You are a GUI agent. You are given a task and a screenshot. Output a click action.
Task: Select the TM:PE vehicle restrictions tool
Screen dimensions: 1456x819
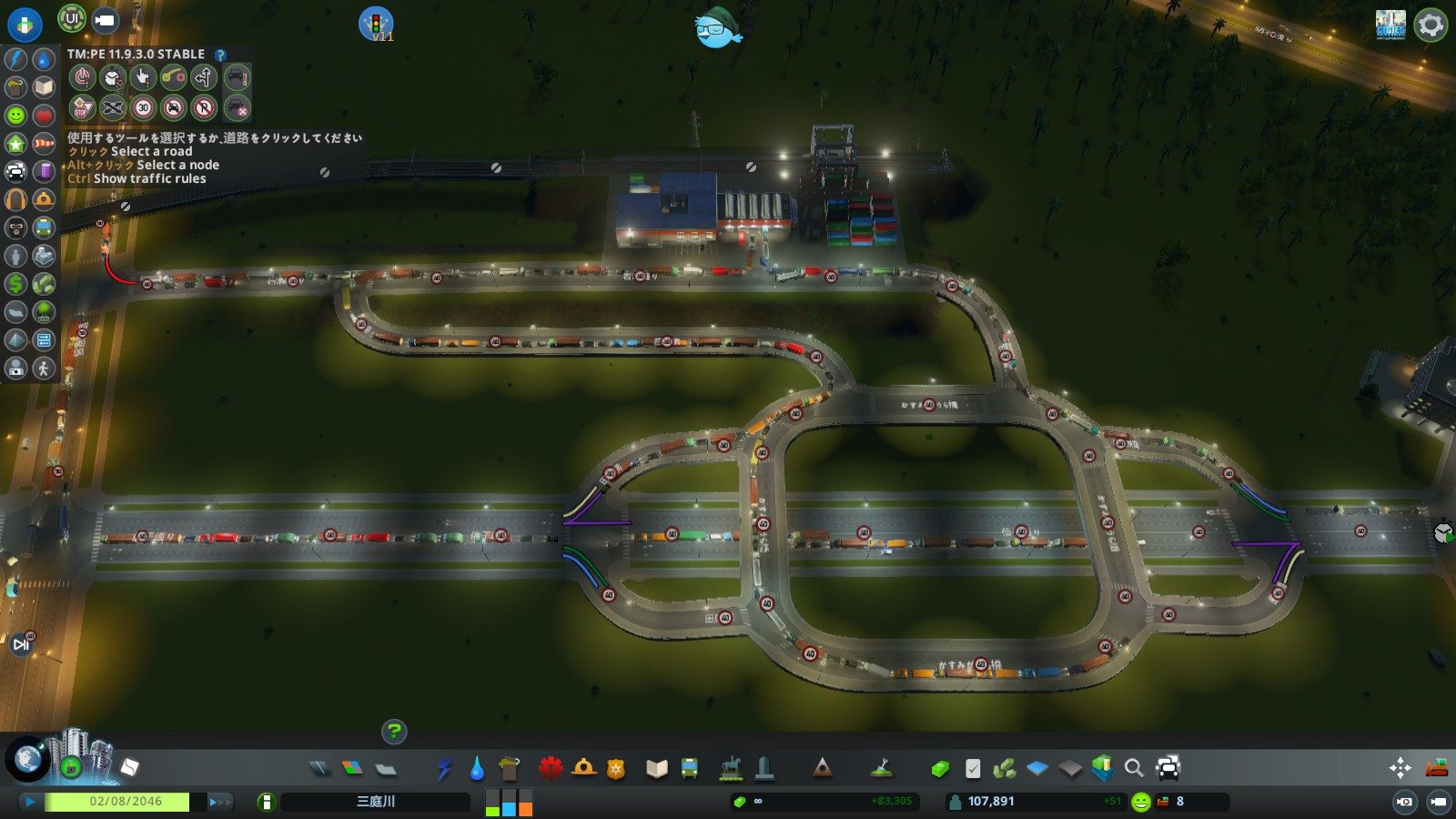pyautogui.click(x=174, y=108)
